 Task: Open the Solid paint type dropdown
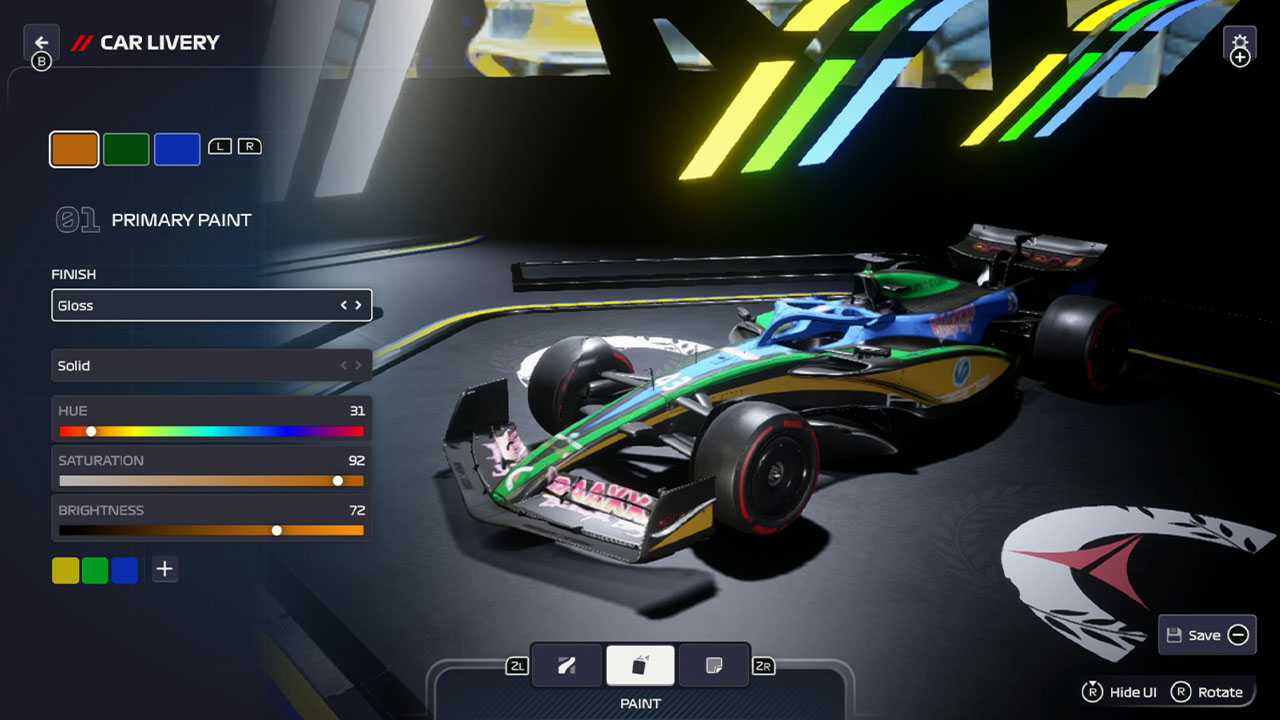pos(211,365)
